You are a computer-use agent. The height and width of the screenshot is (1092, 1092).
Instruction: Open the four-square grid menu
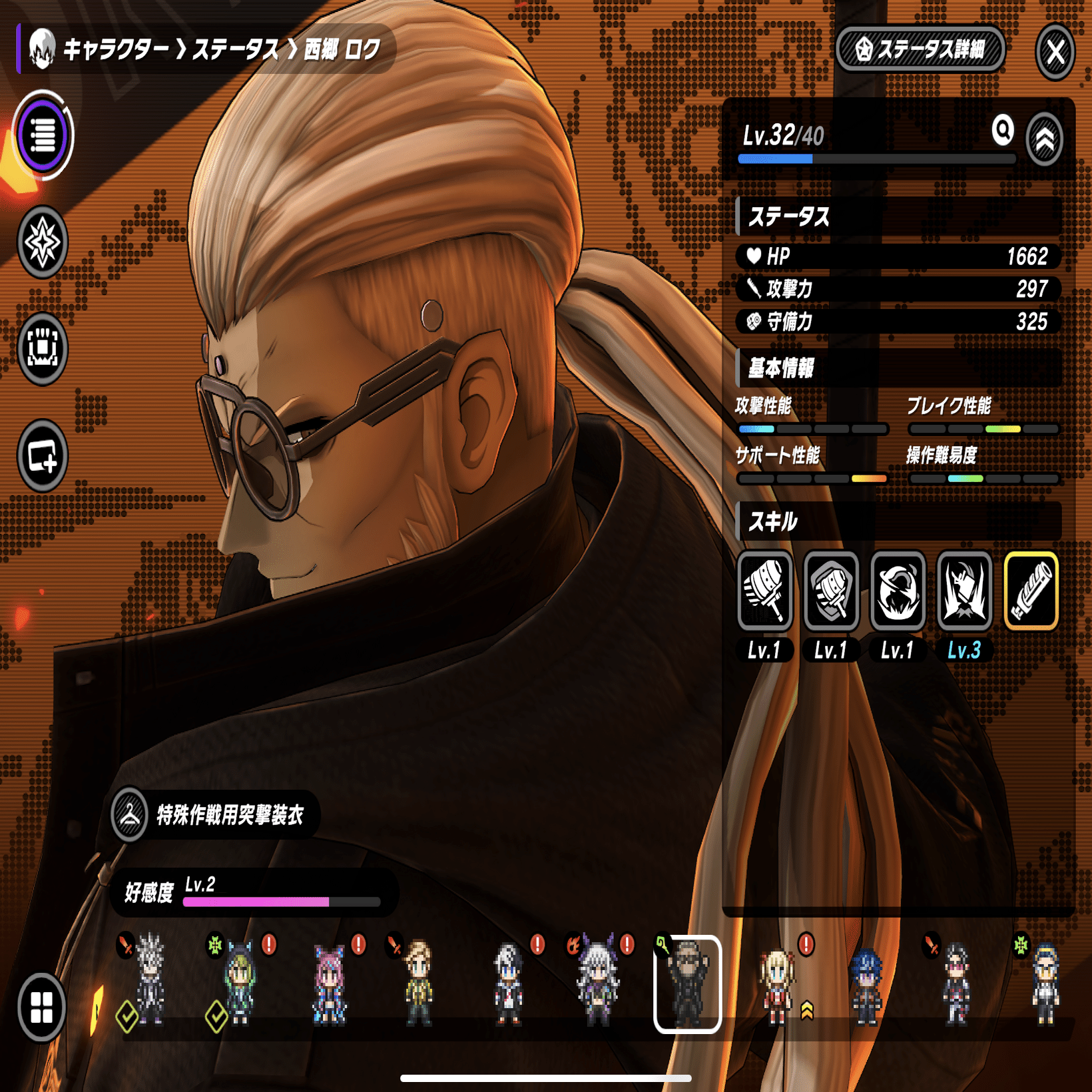[x=41, y=1007]
